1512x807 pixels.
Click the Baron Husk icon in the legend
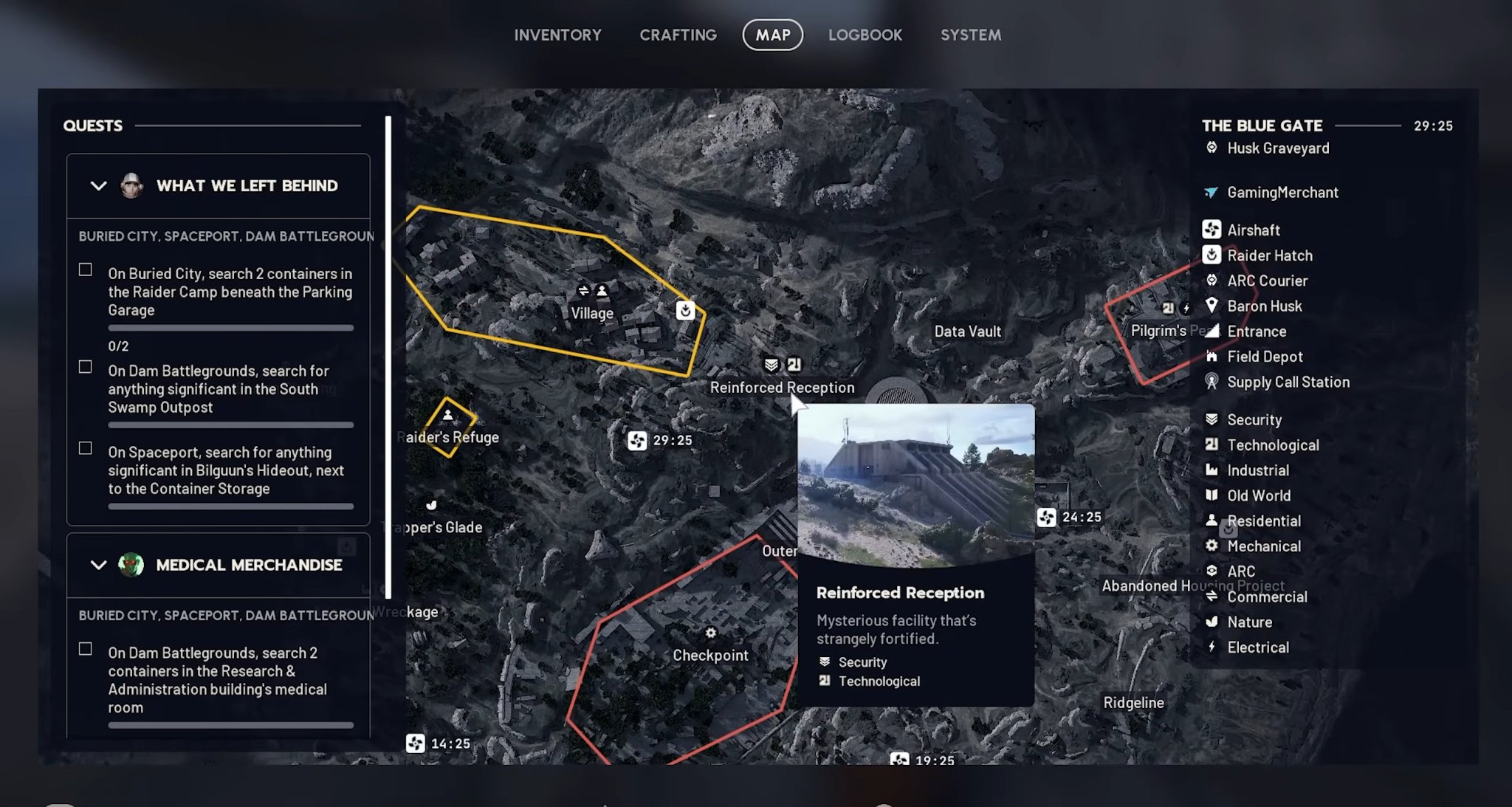click(1213, 306)
